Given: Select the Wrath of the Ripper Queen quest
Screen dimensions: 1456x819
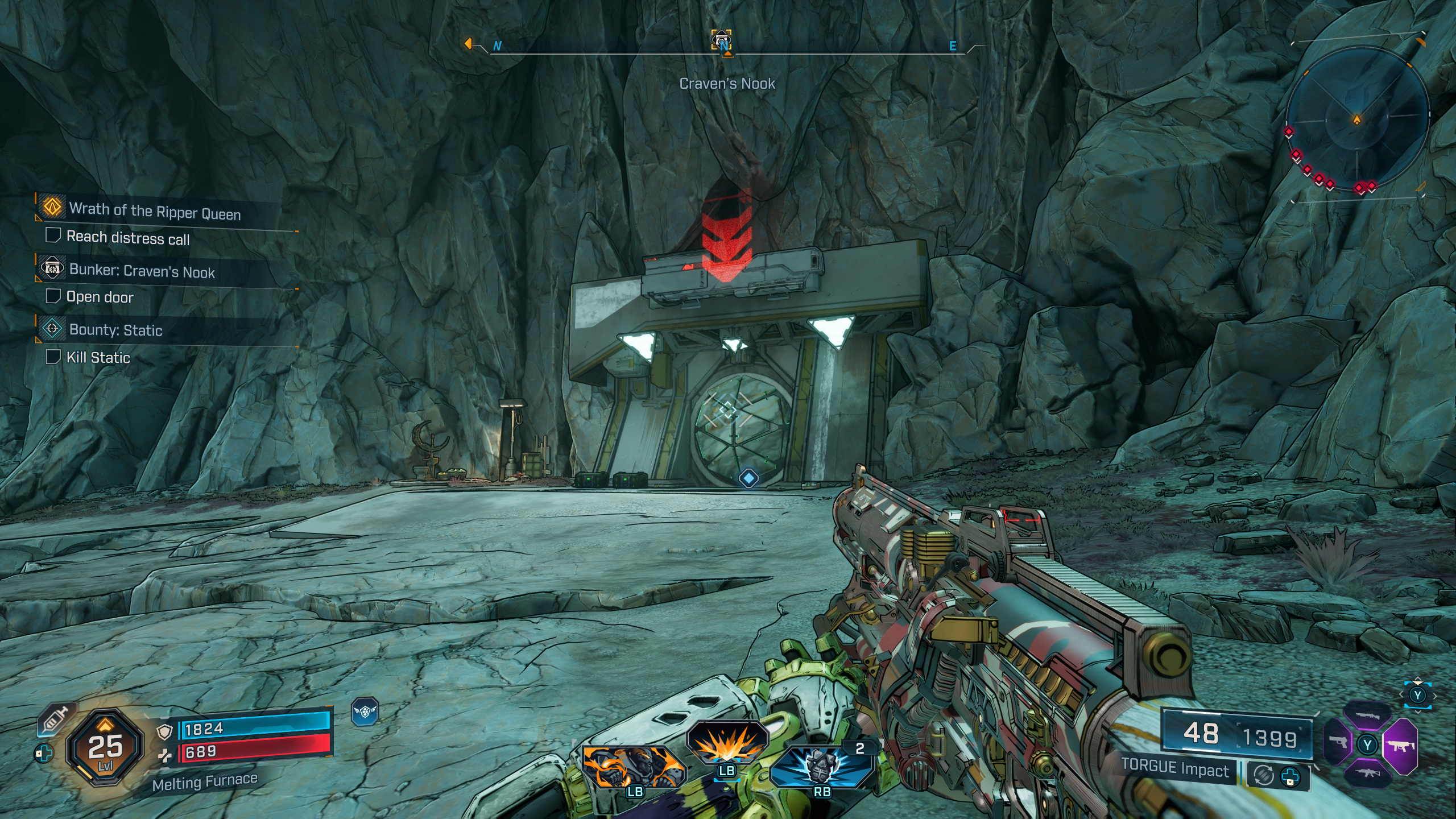Looking at the screenshot, I should pos(155,211).
